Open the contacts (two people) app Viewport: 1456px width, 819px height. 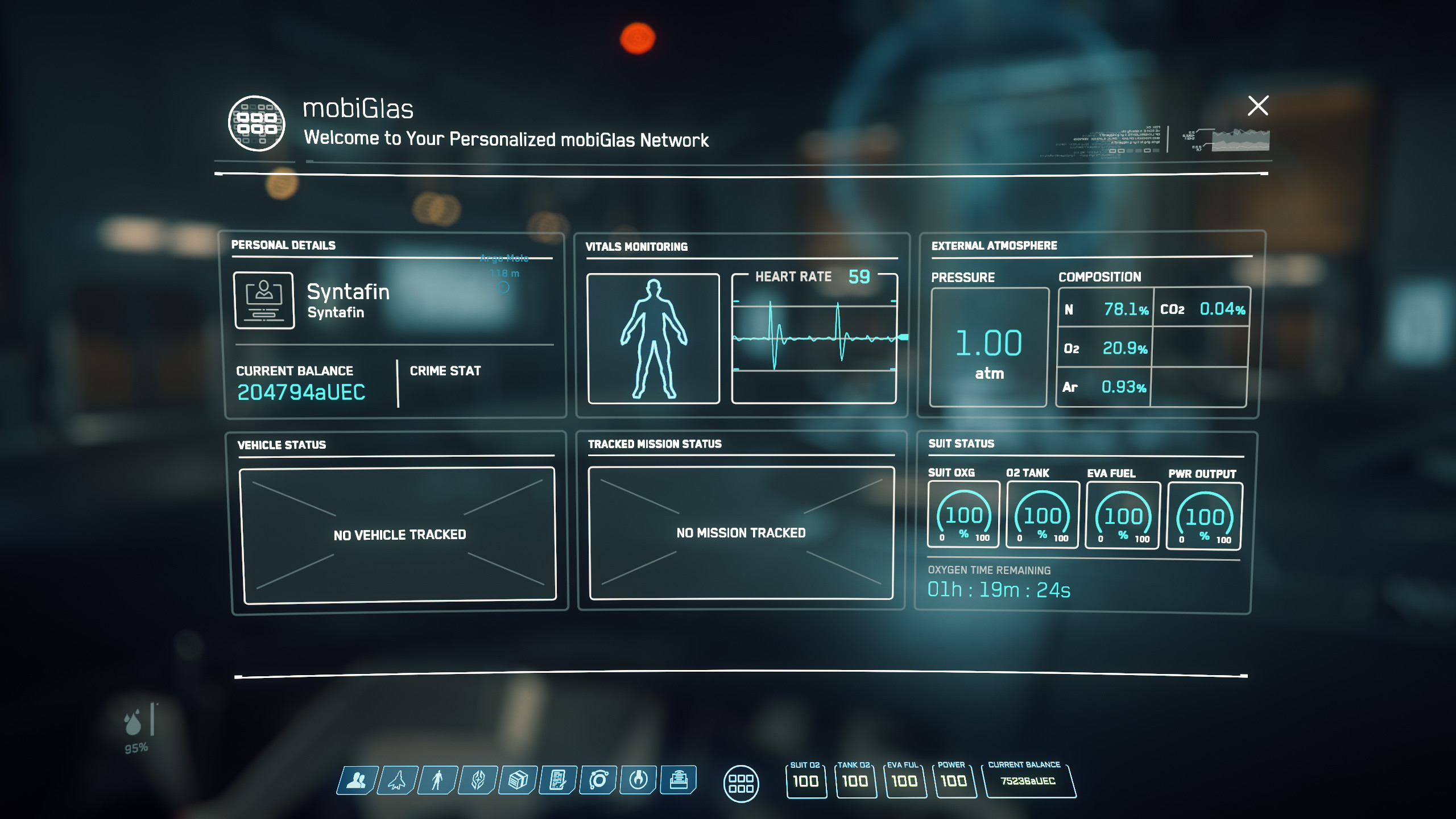tap(357, 780)
